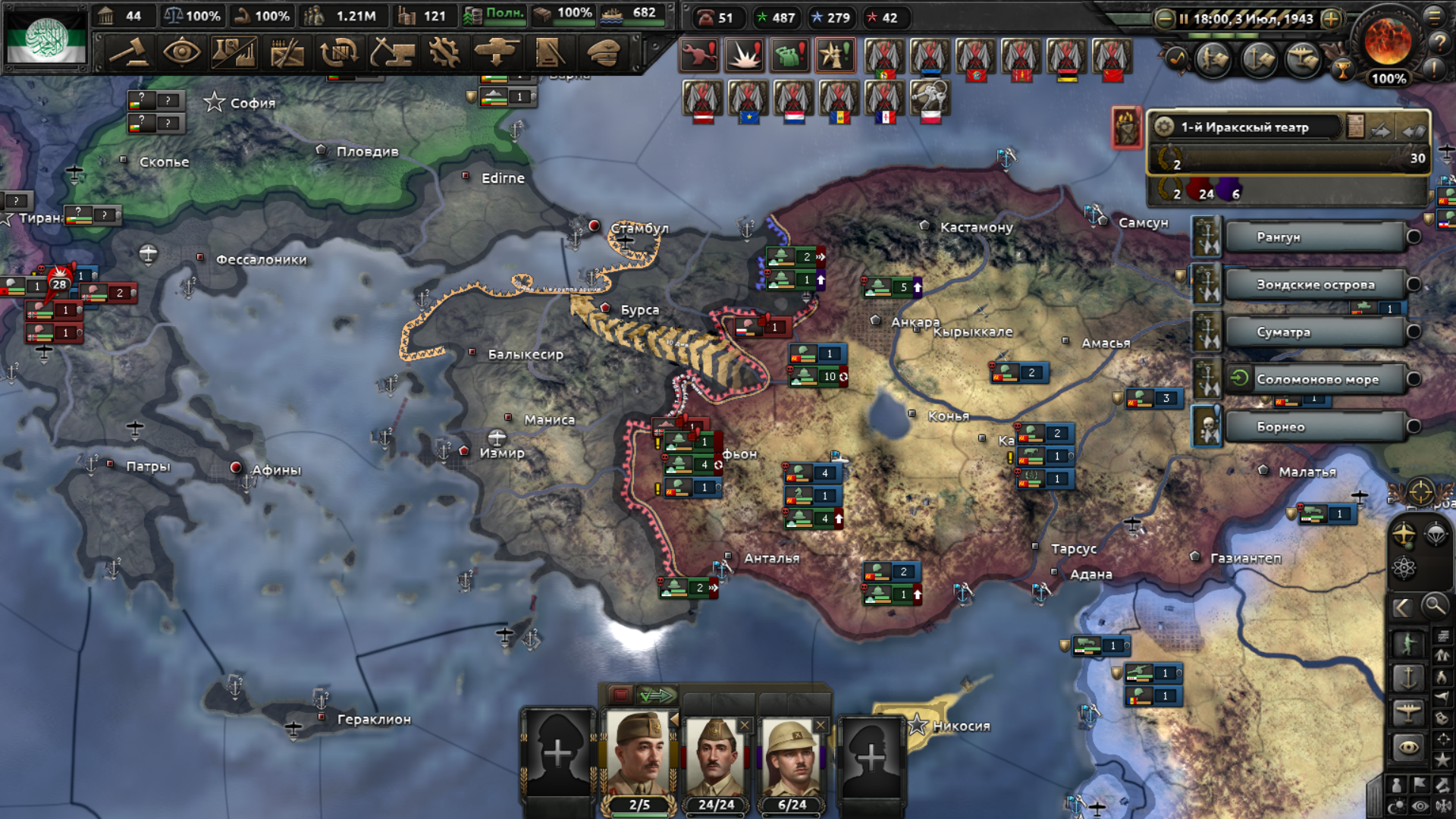Screen dimensions: 1456x819
Task: Open the magnifying glass search tool
Action: pos(1434,606)
